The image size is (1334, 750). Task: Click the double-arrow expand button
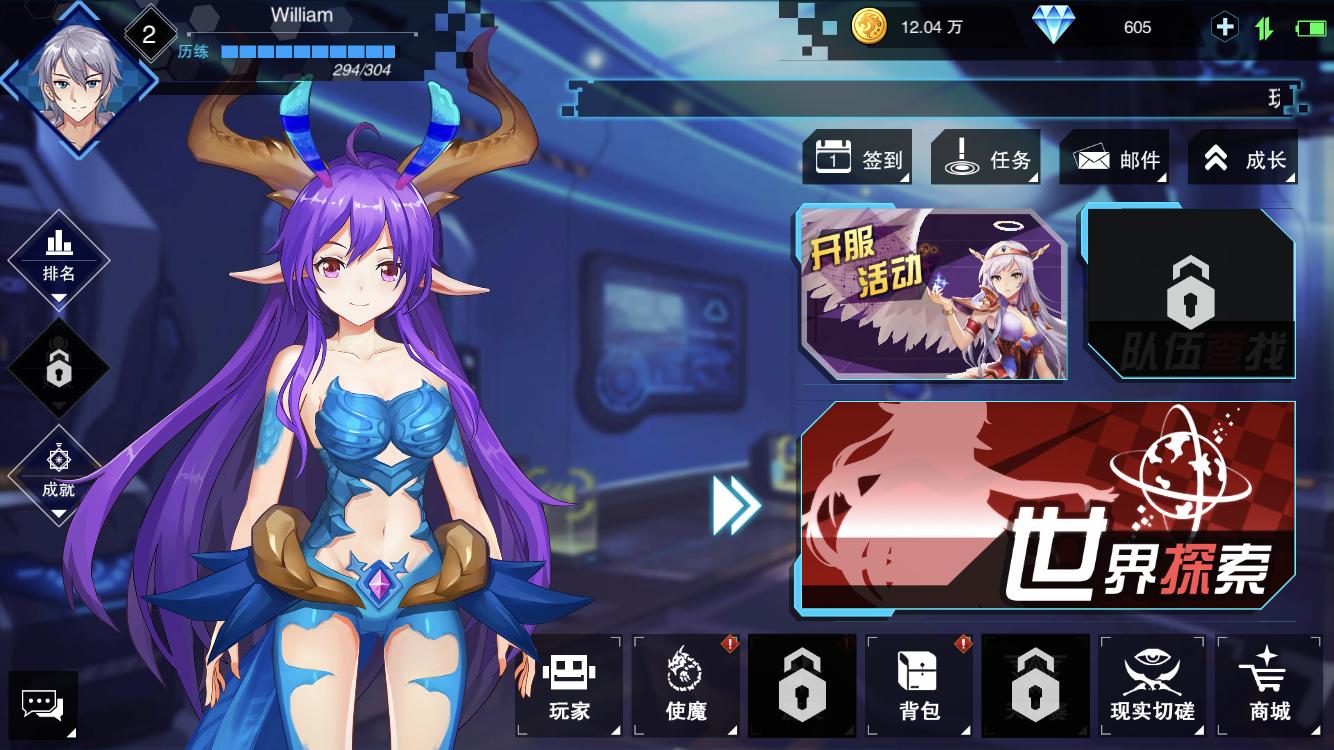tap(736, 506)
